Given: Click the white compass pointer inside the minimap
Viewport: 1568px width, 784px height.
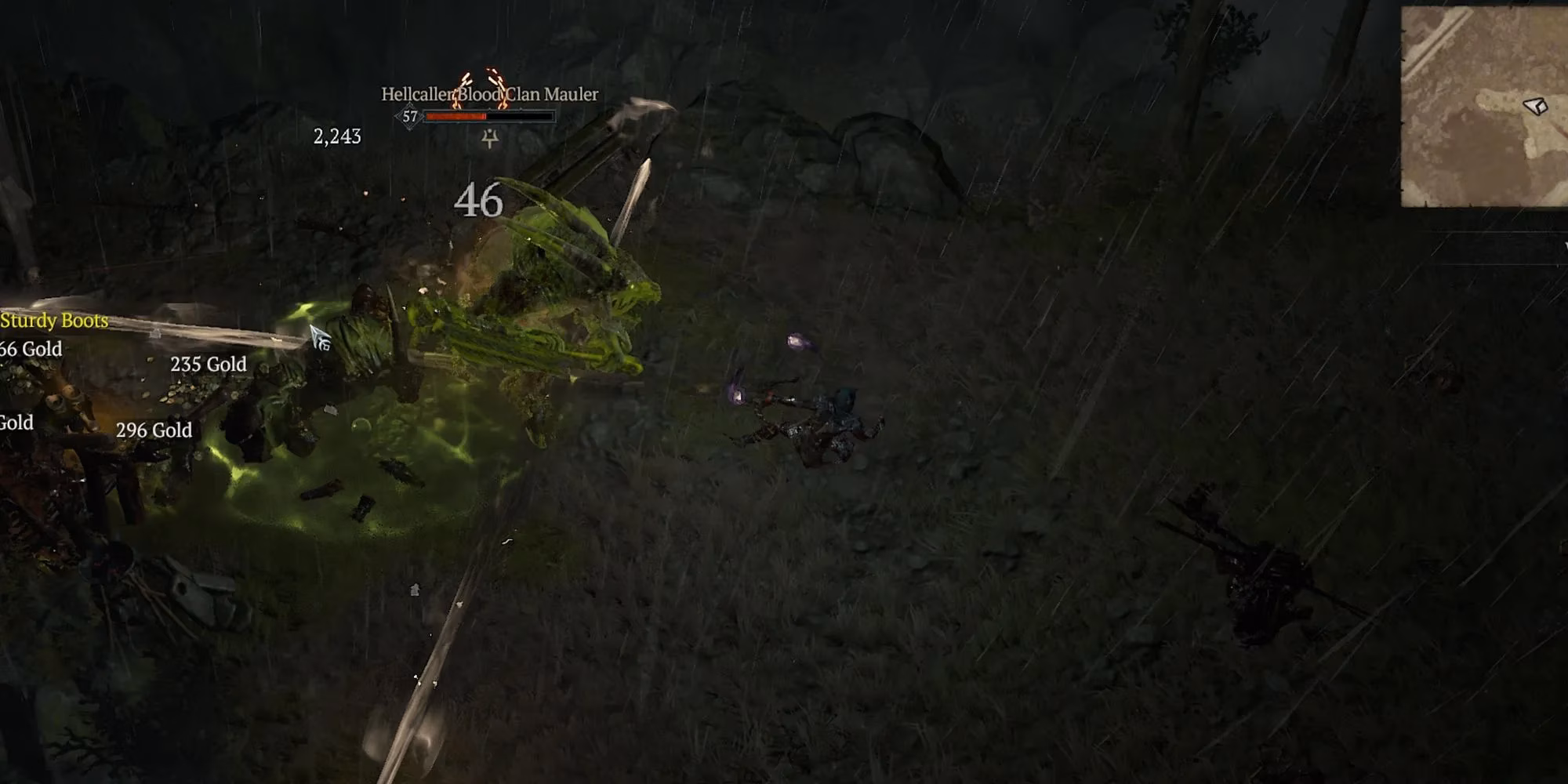Looking at the screenshot, I should pos(1535,104).
